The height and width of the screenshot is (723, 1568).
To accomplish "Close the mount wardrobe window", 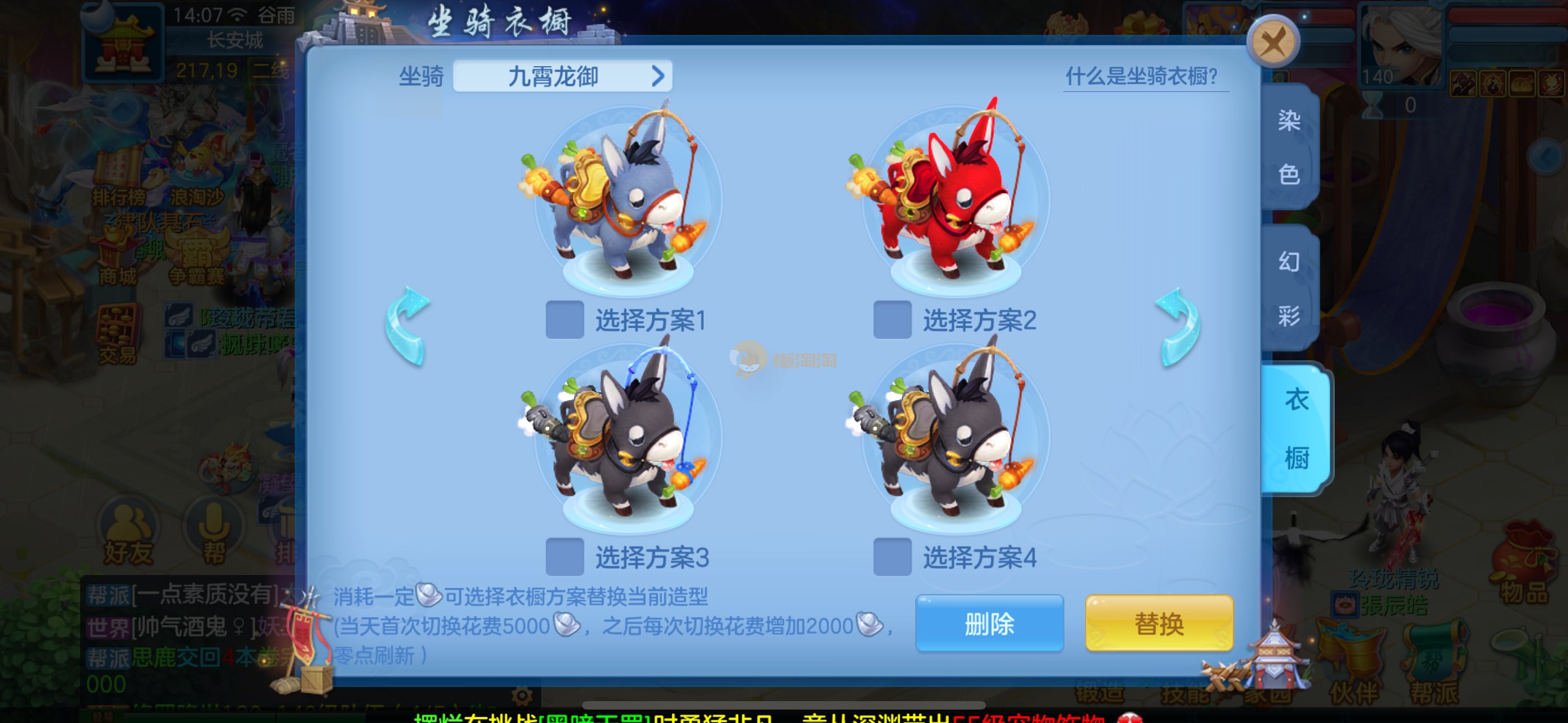I will pos(1273,43).
